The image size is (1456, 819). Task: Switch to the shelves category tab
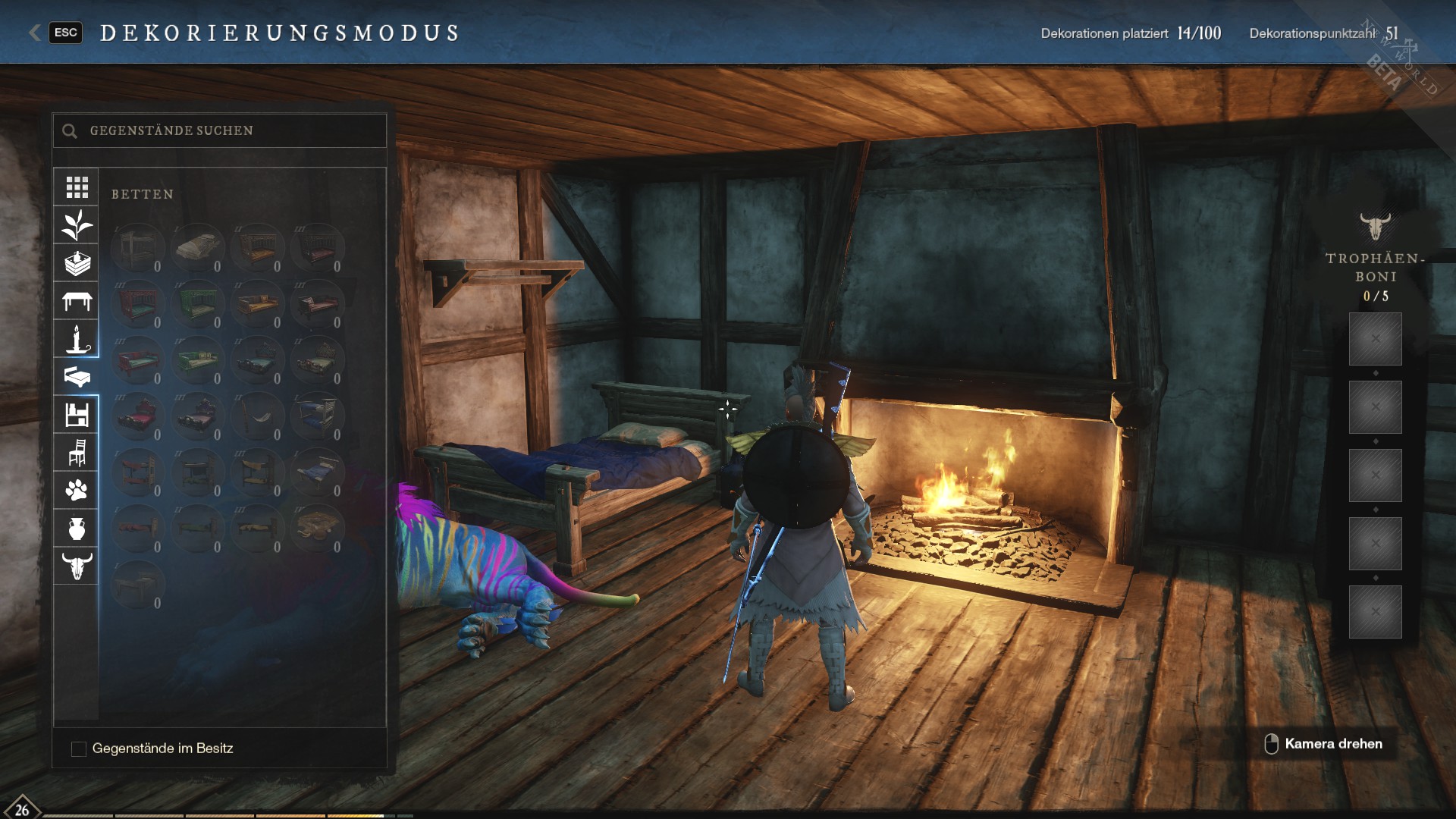click(x=77, y=415)
